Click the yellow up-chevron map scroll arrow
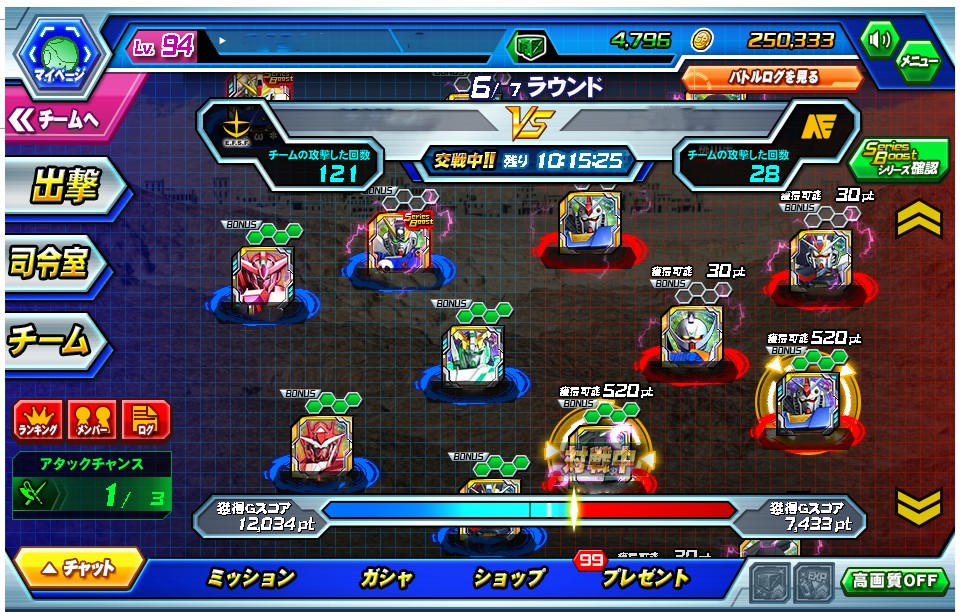This screenshot has height=612, width=961. coord(918,221)
